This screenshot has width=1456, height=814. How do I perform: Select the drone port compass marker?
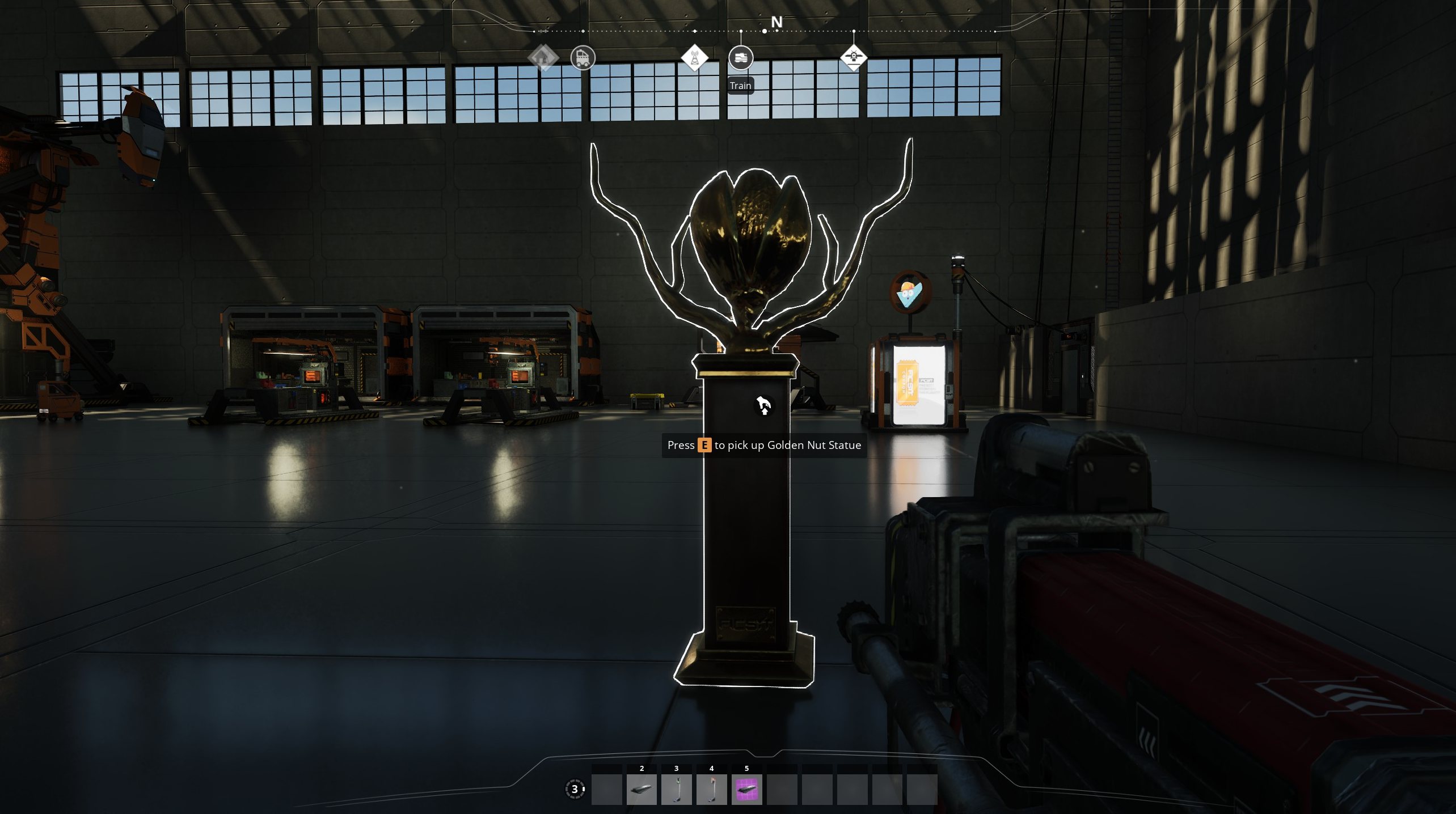coord(853,57)
